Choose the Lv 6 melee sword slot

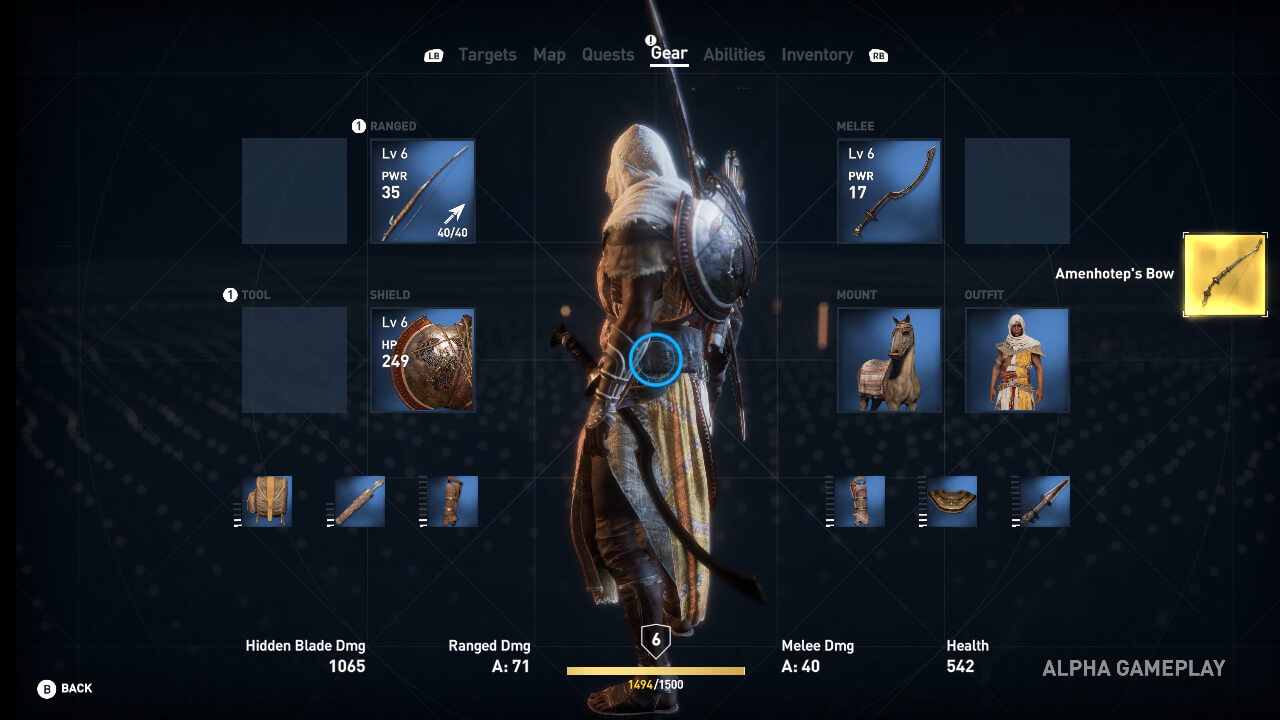[x=889, y=191]
